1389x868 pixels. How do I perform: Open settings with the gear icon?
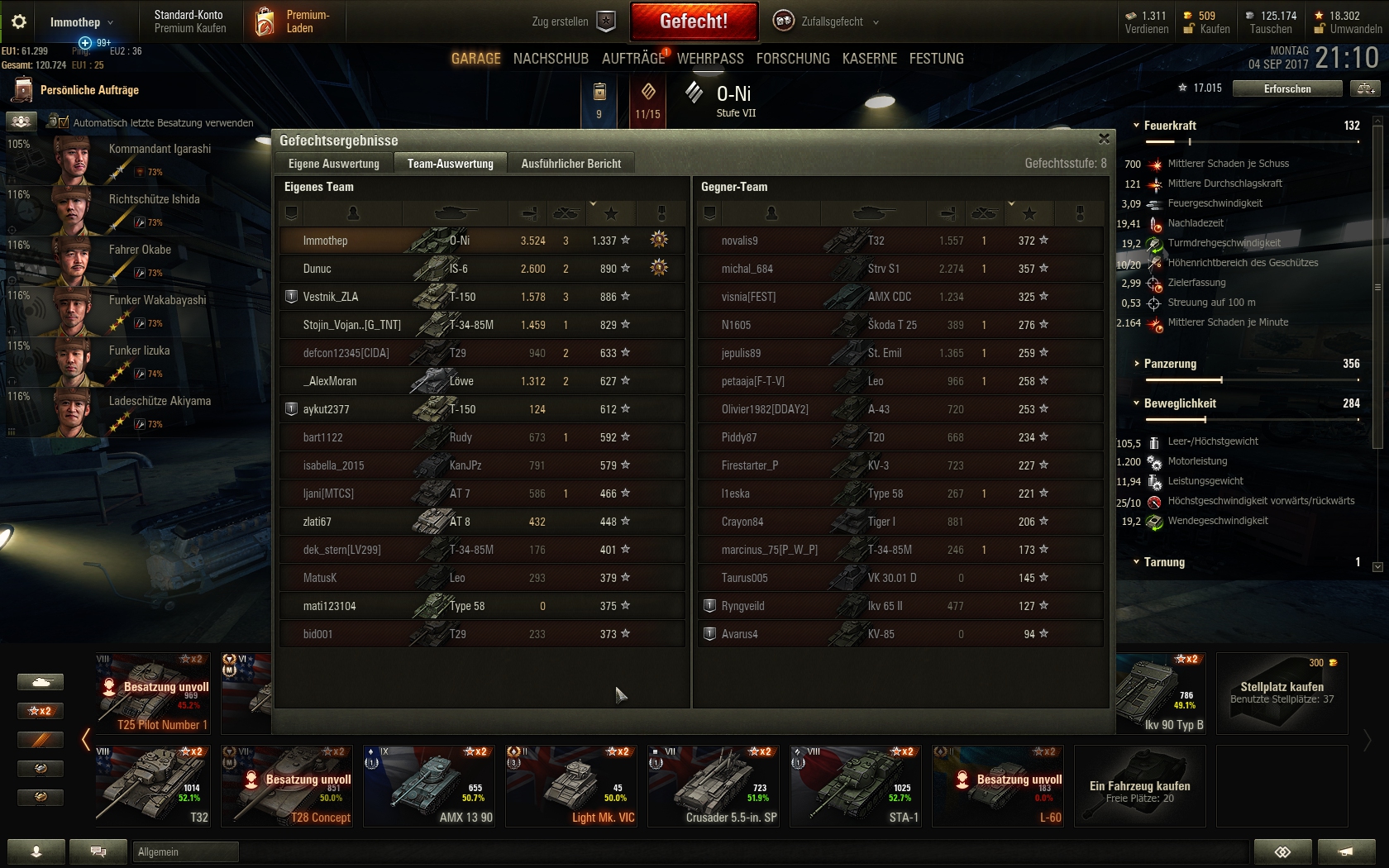pos(18,21)
